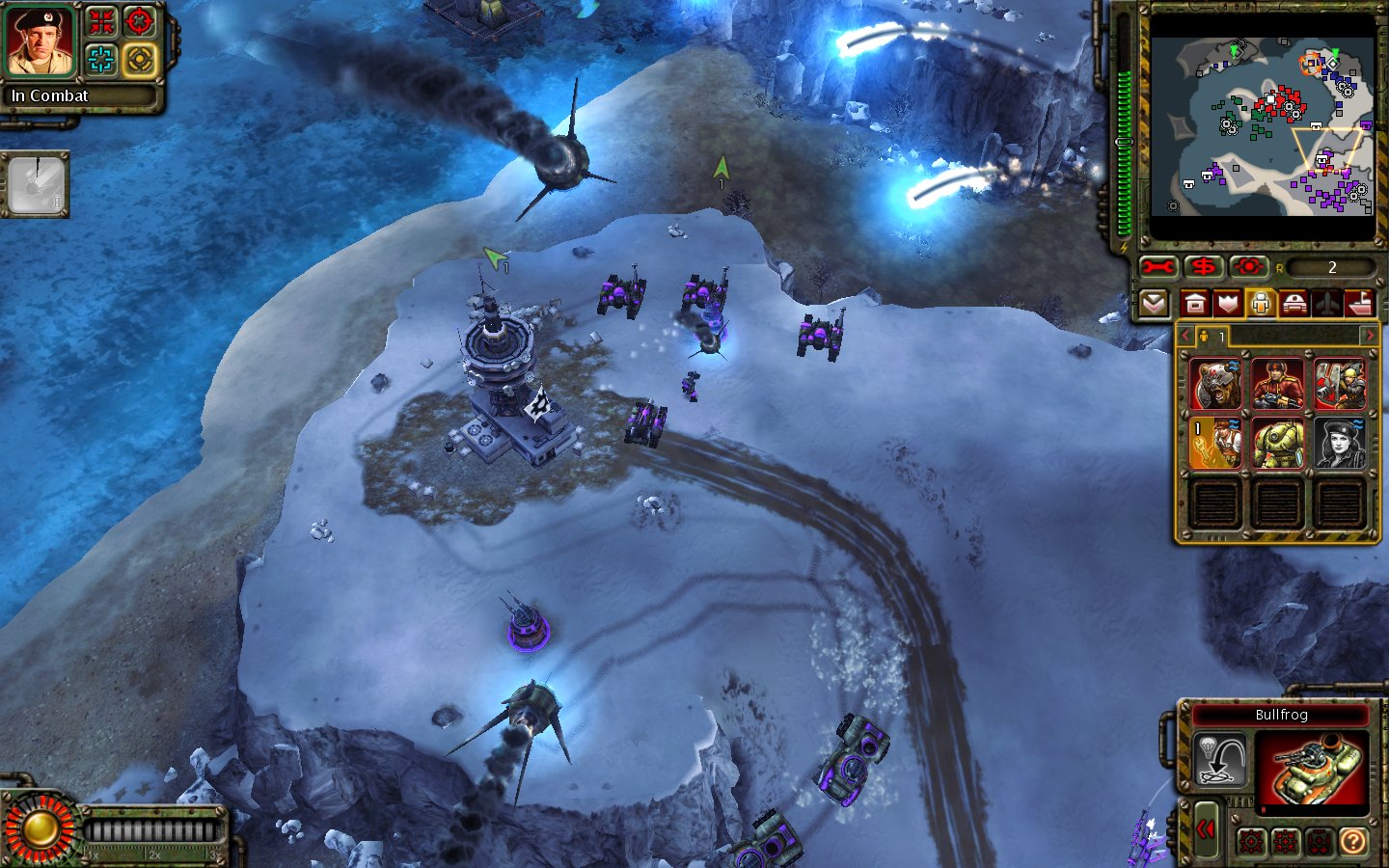This screenshot has height=868, width=1389.
Task: Click the Natasha commando build icon
Action: tap(1340, 444)
